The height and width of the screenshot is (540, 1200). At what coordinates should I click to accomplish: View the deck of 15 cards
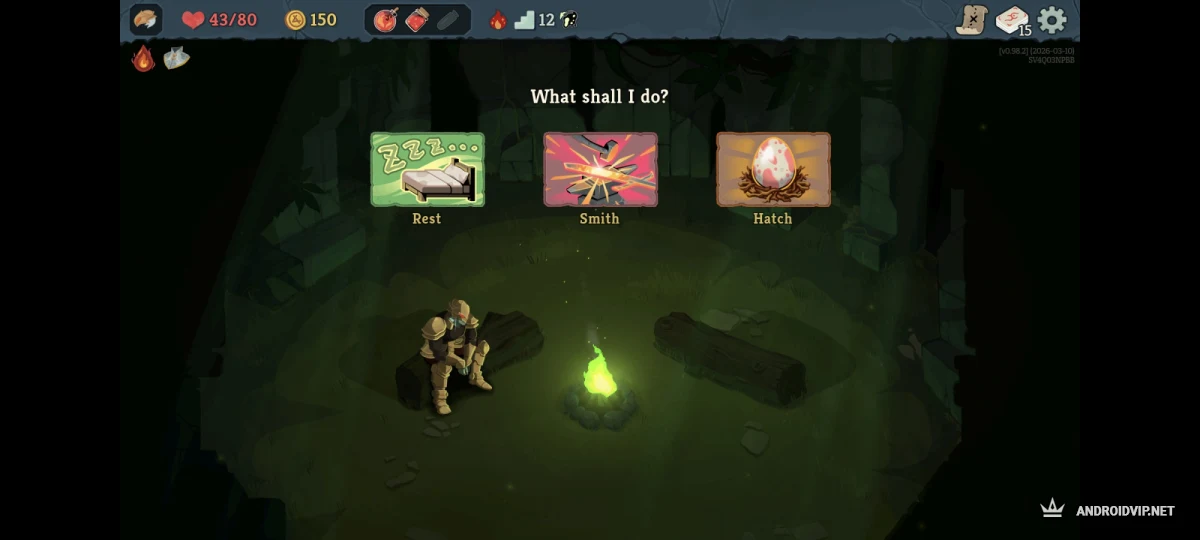pyautogui.click(x=1012, y=20)
